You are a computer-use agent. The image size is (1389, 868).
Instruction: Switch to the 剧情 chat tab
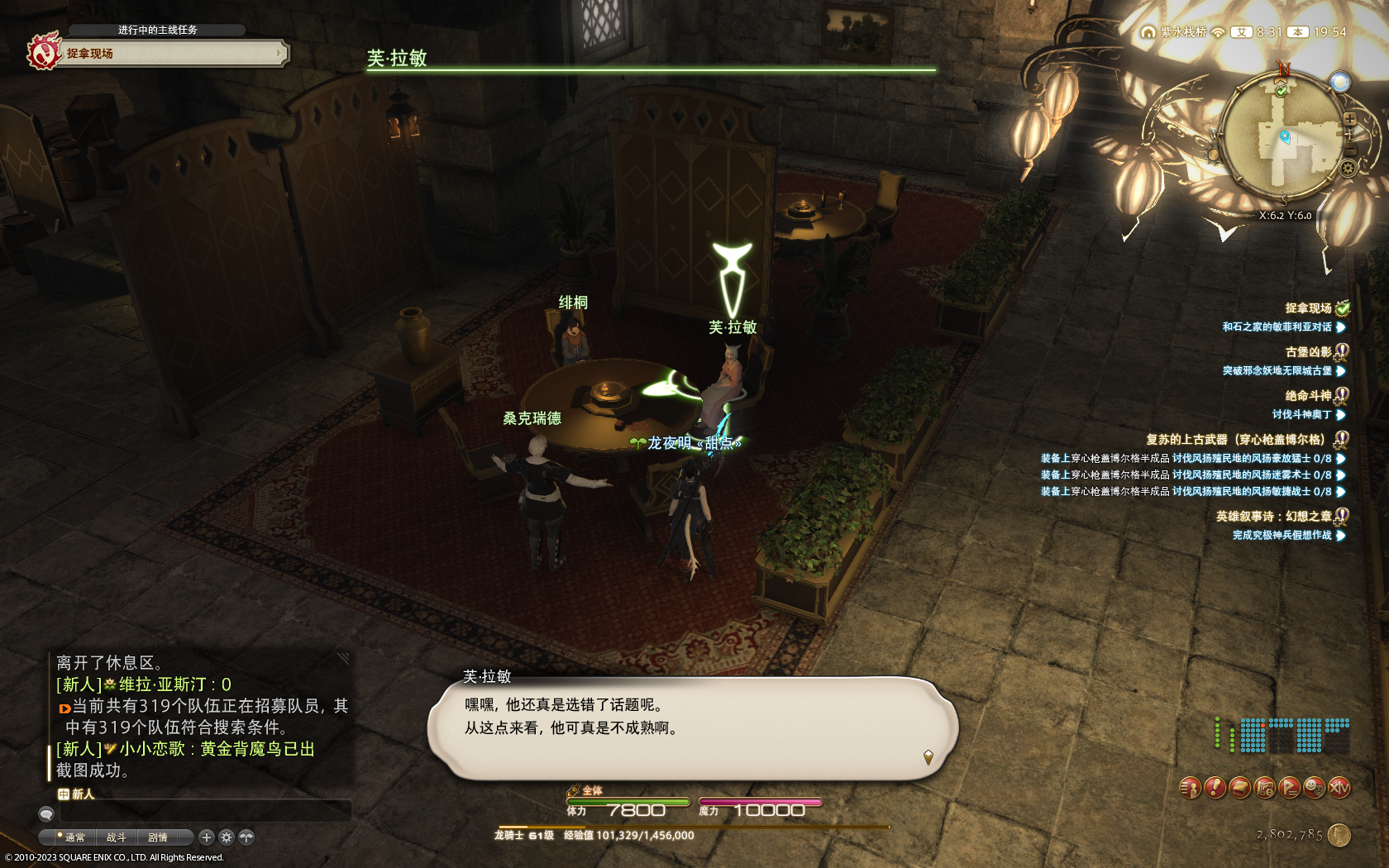tap(157, 837)
